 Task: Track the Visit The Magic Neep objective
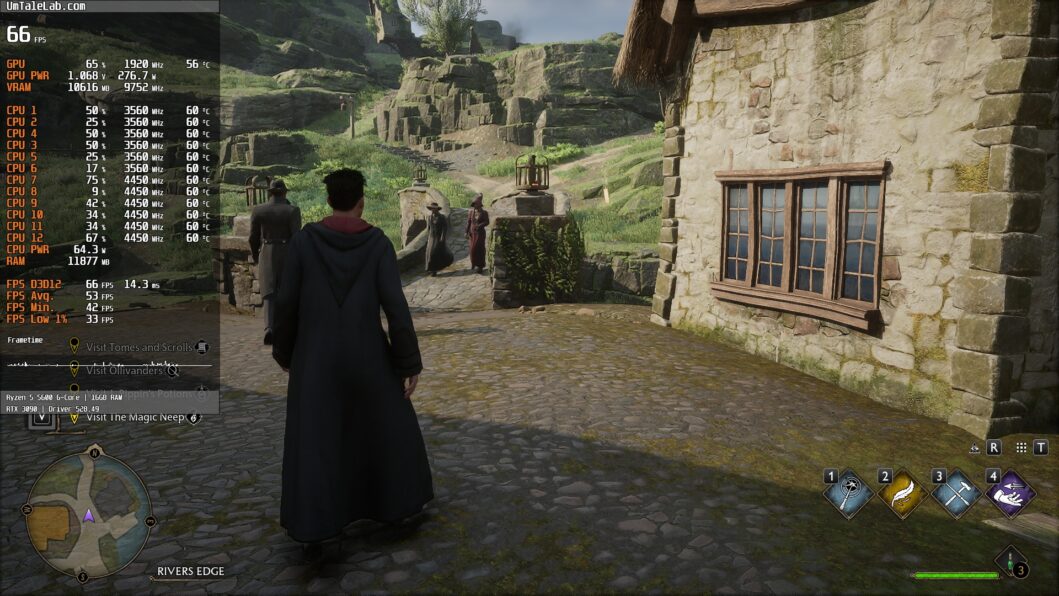(136, 417)
